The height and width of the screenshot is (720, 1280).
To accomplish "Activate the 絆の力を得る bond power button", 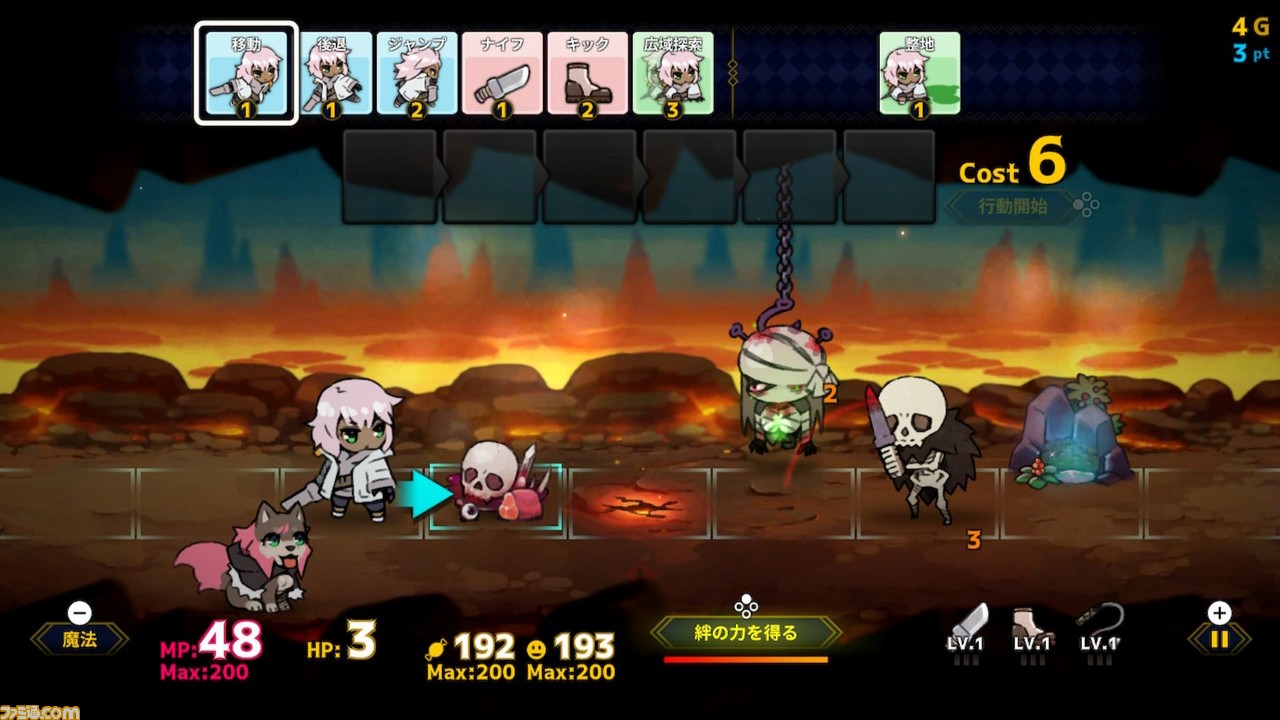I will [x=746, y=632].
